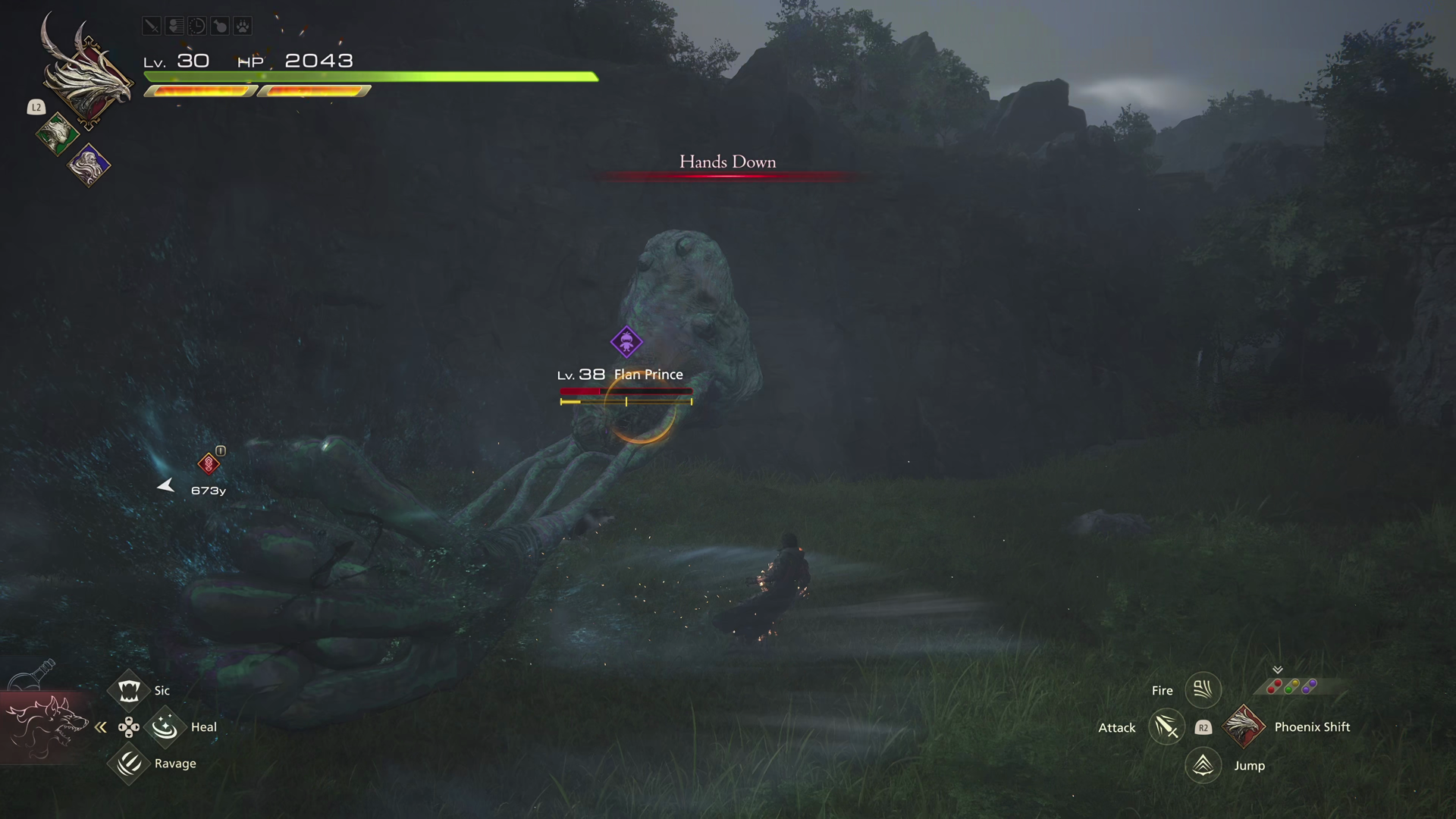Click the Jump action icon
This screenshot has width=1456, height=819.
(x=1203, y=765)
